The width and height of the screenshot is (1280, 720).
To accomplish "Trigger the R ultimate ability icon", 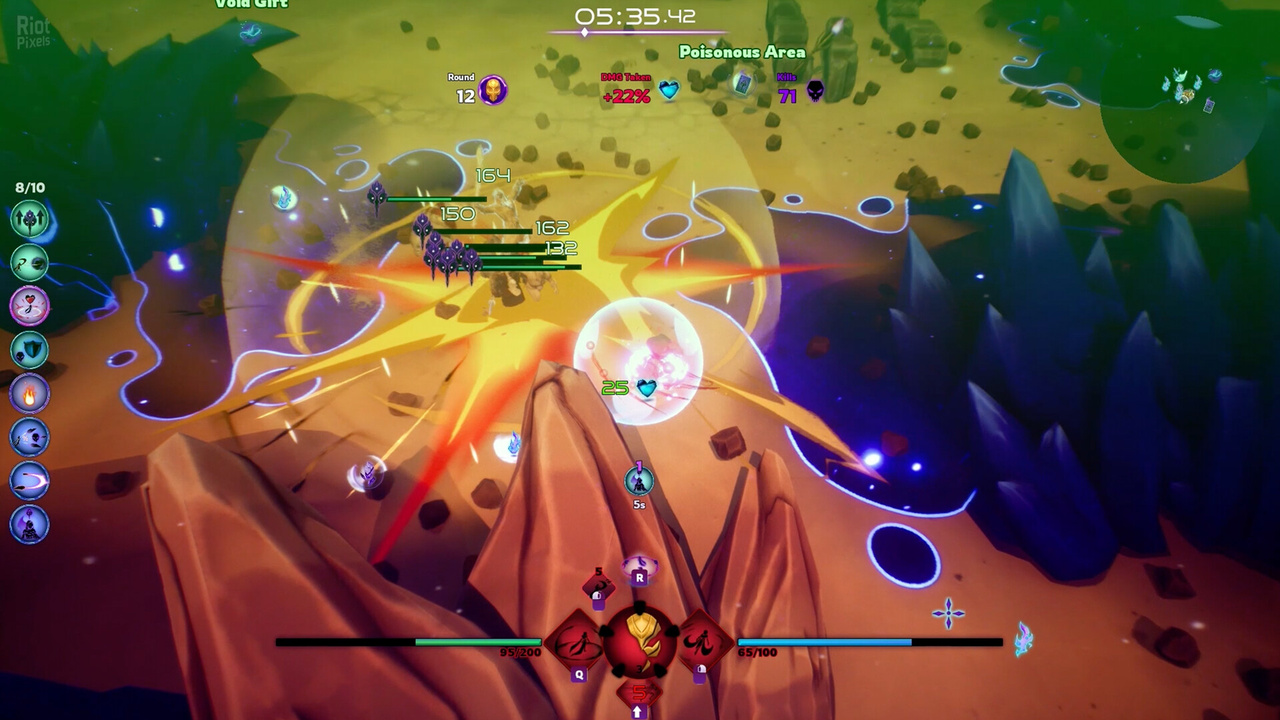I will point(640,568).
